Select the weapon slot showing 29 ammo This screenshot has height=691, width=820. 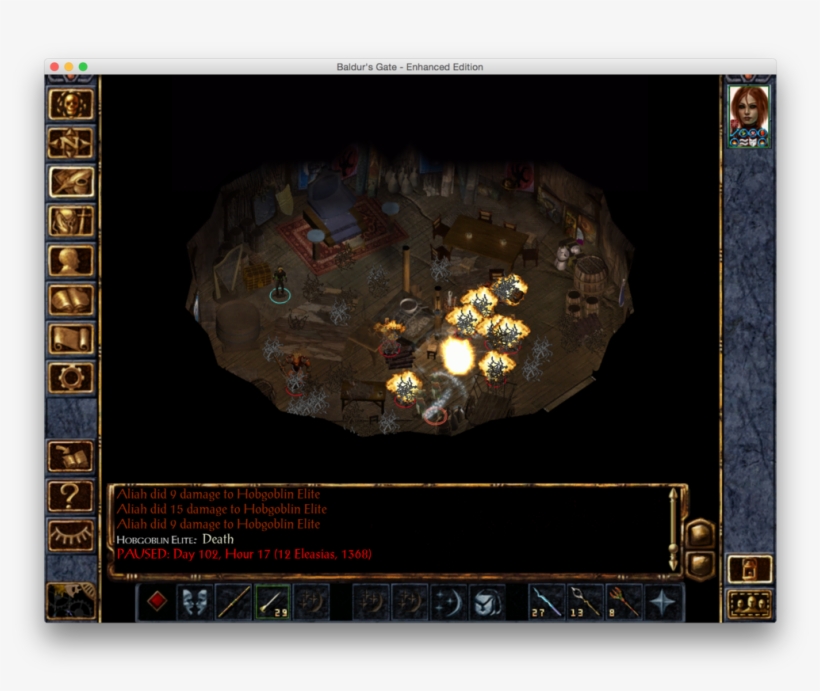(x=272, y=601)
